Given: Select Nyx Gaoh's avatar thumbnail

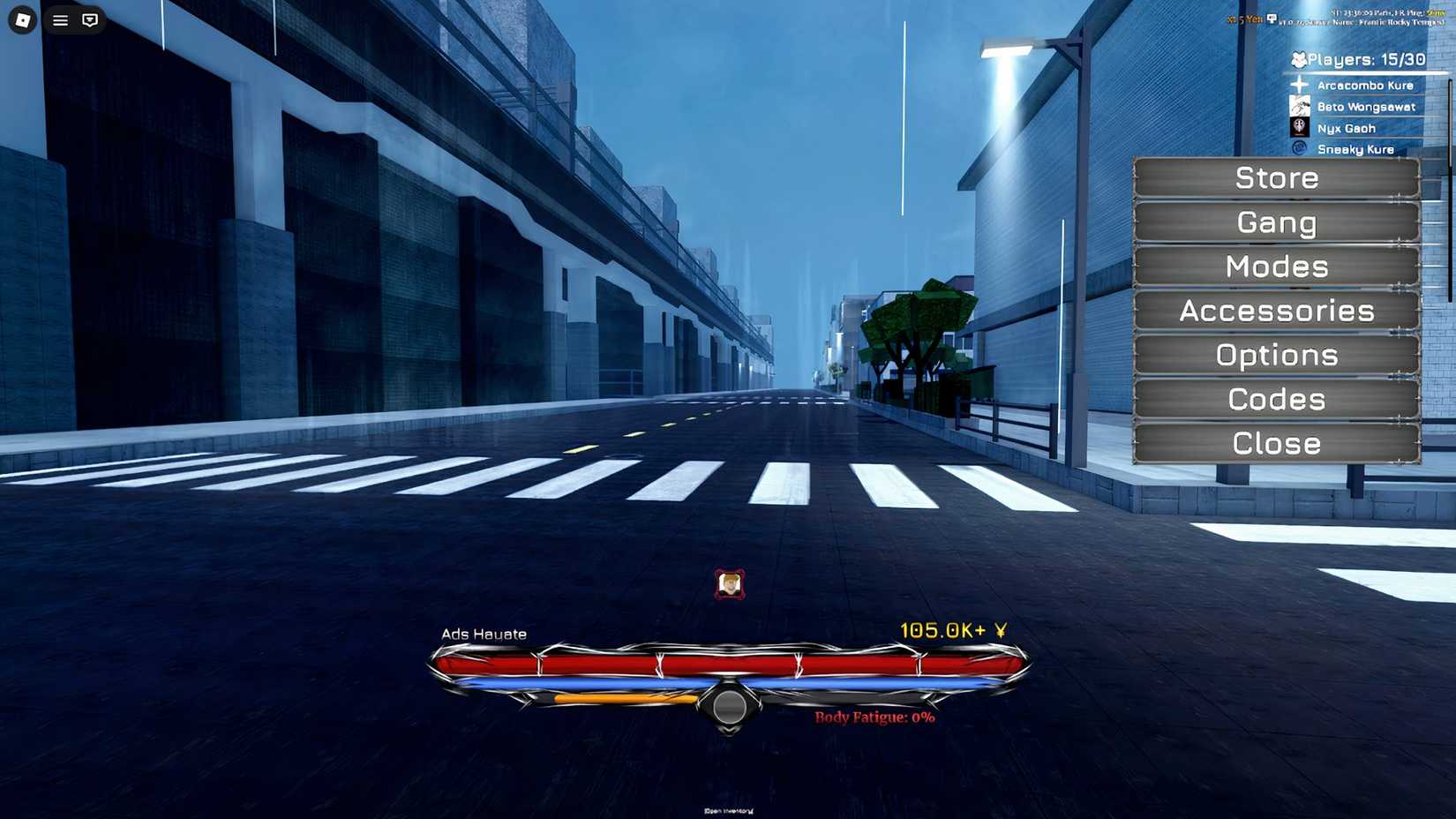Looking at the screenshot, I should click(x=1298, y=127).
